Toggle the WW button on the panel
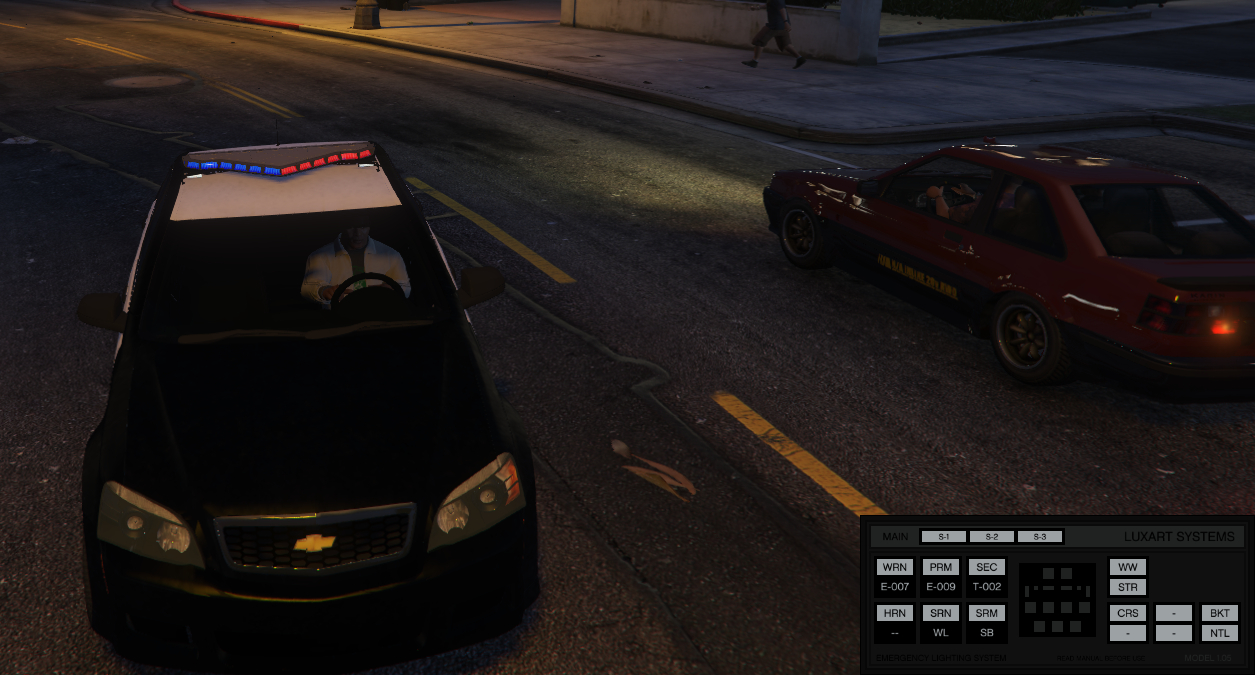 (x=1128, y=567)
